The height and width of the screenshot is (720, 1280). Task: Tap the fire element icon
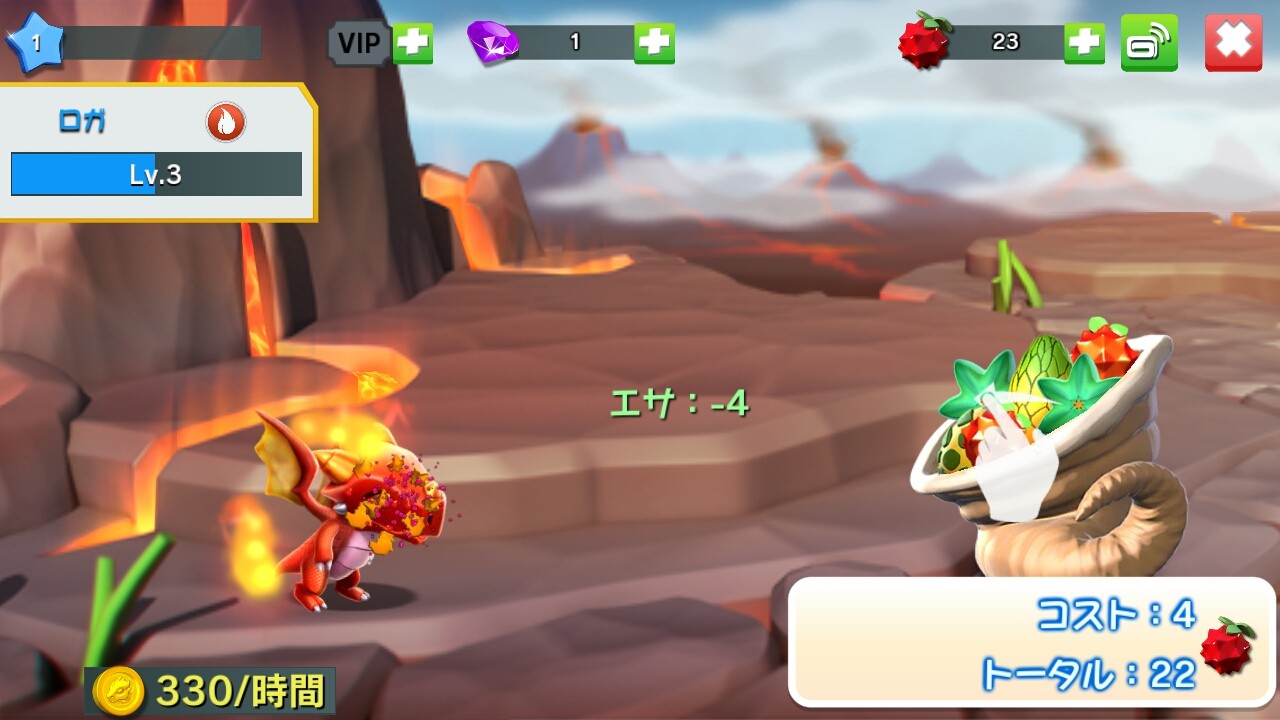tap(226, 123)
